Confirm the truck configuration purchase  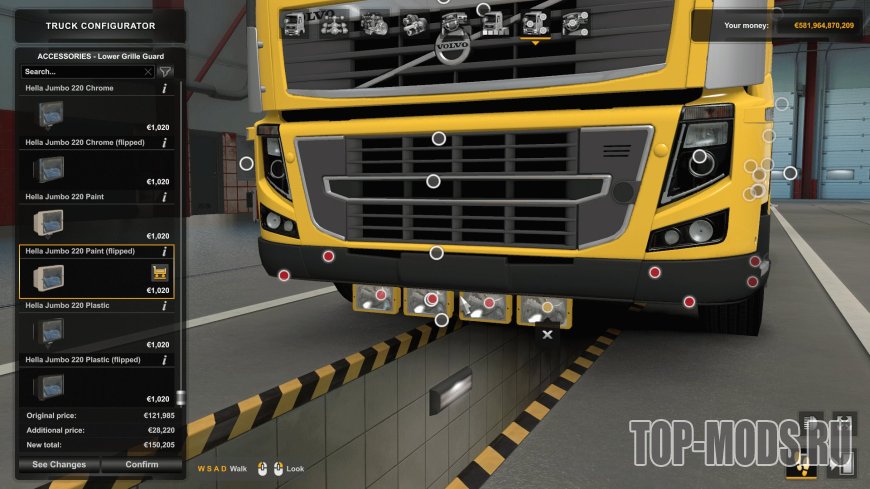pyautogui.click(x=142, y=464)
